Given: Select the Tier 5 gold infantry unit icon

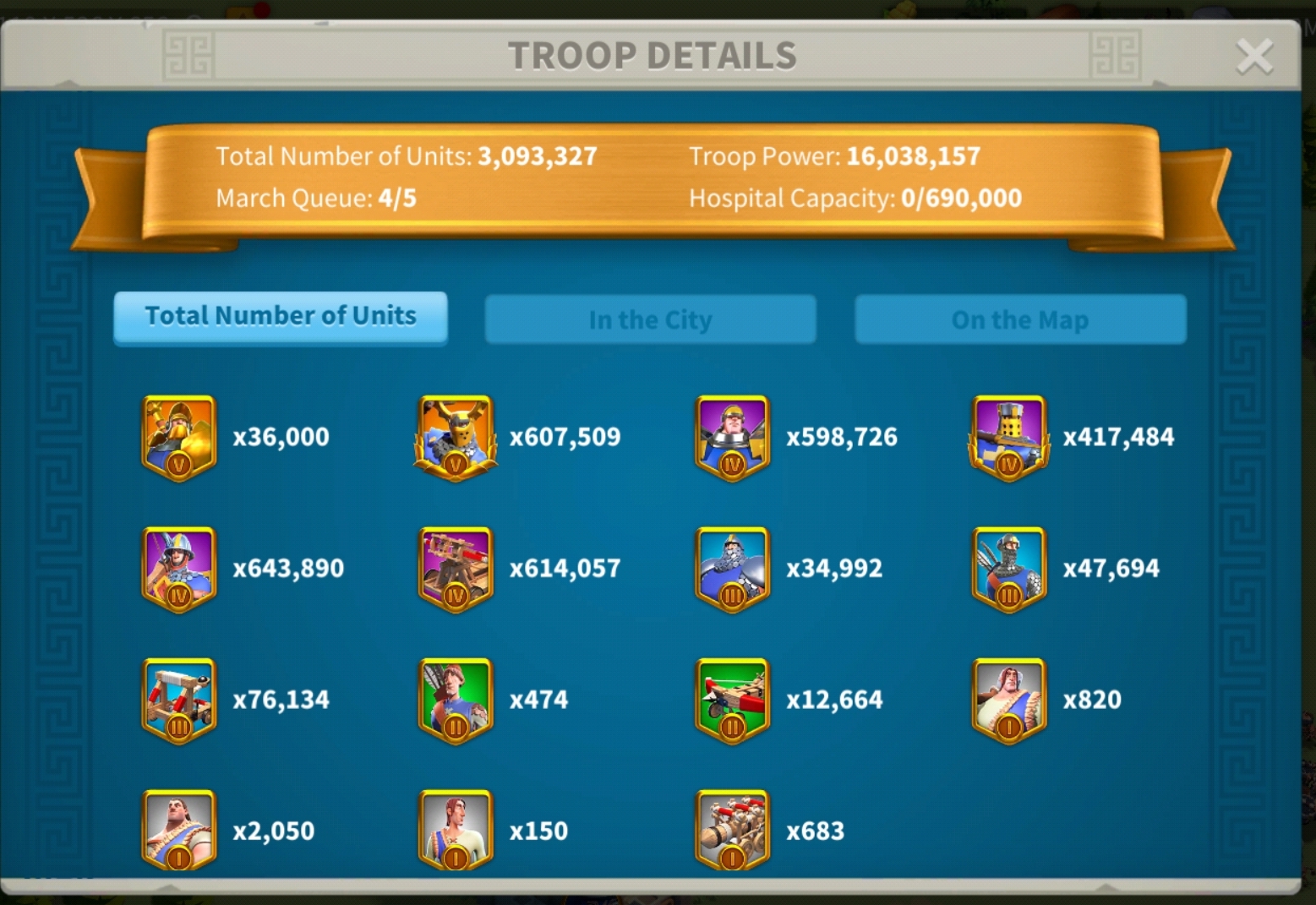Looking at the screenshot, I should (178, 437).
